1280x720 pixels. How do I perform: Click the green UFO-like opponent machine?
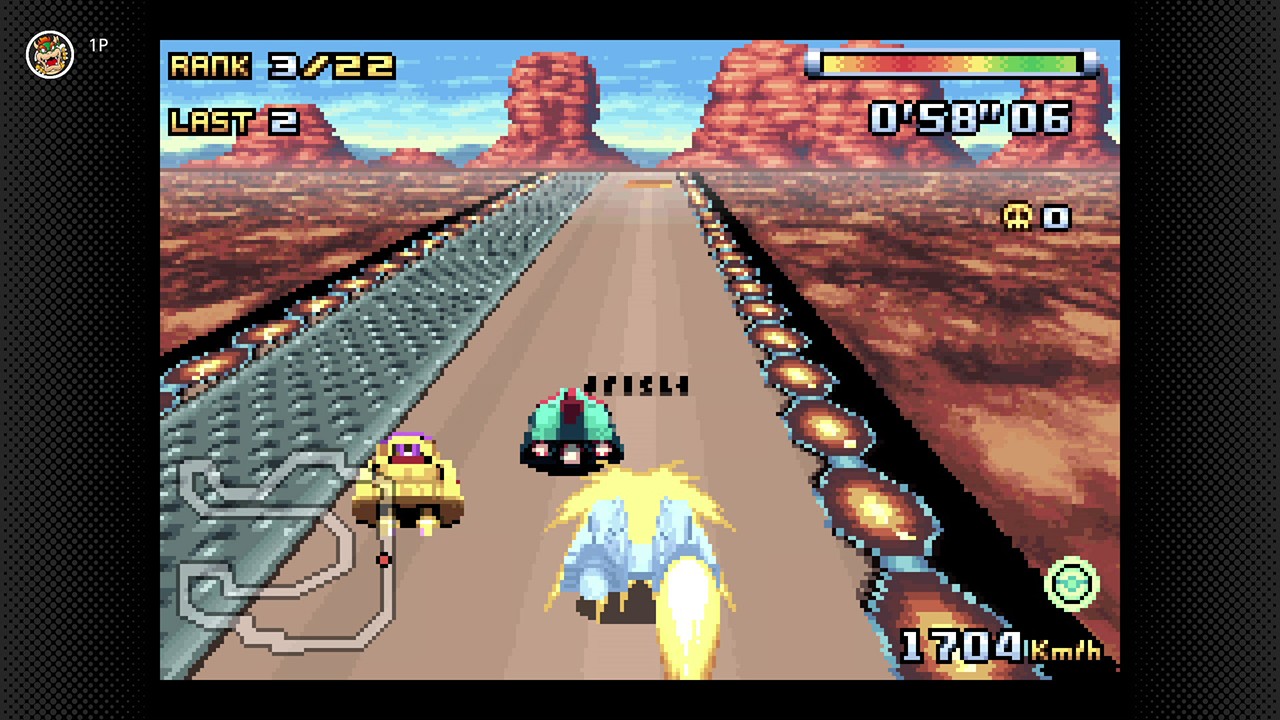point(570,430)
